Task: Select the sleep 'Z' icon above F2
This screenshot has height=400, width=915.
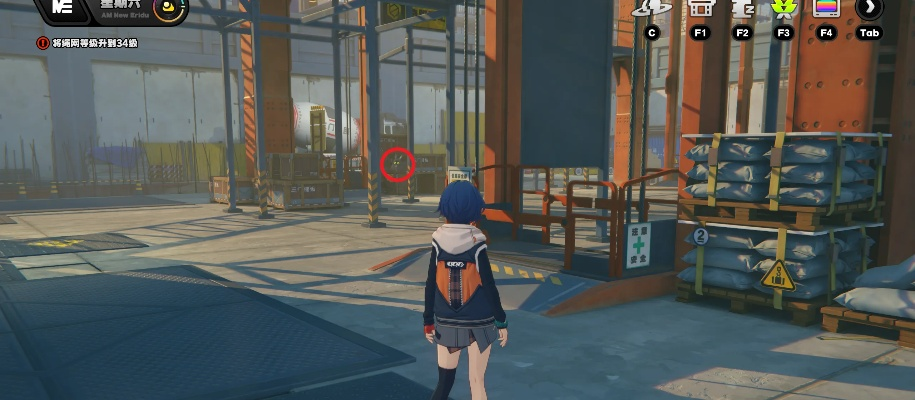Action: click(x=742, y=8)
